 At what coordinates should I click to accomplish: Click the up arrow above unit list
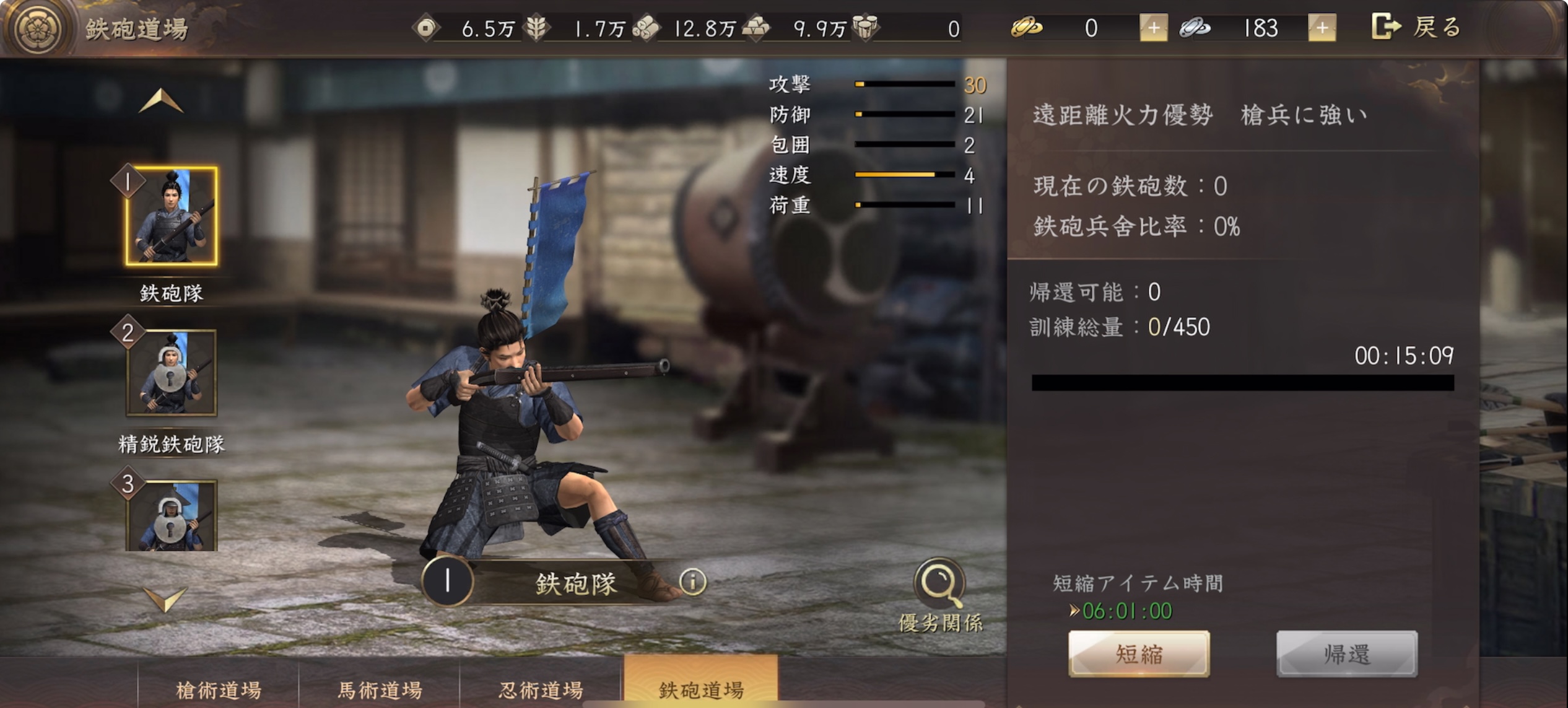[x=161, y=101]
